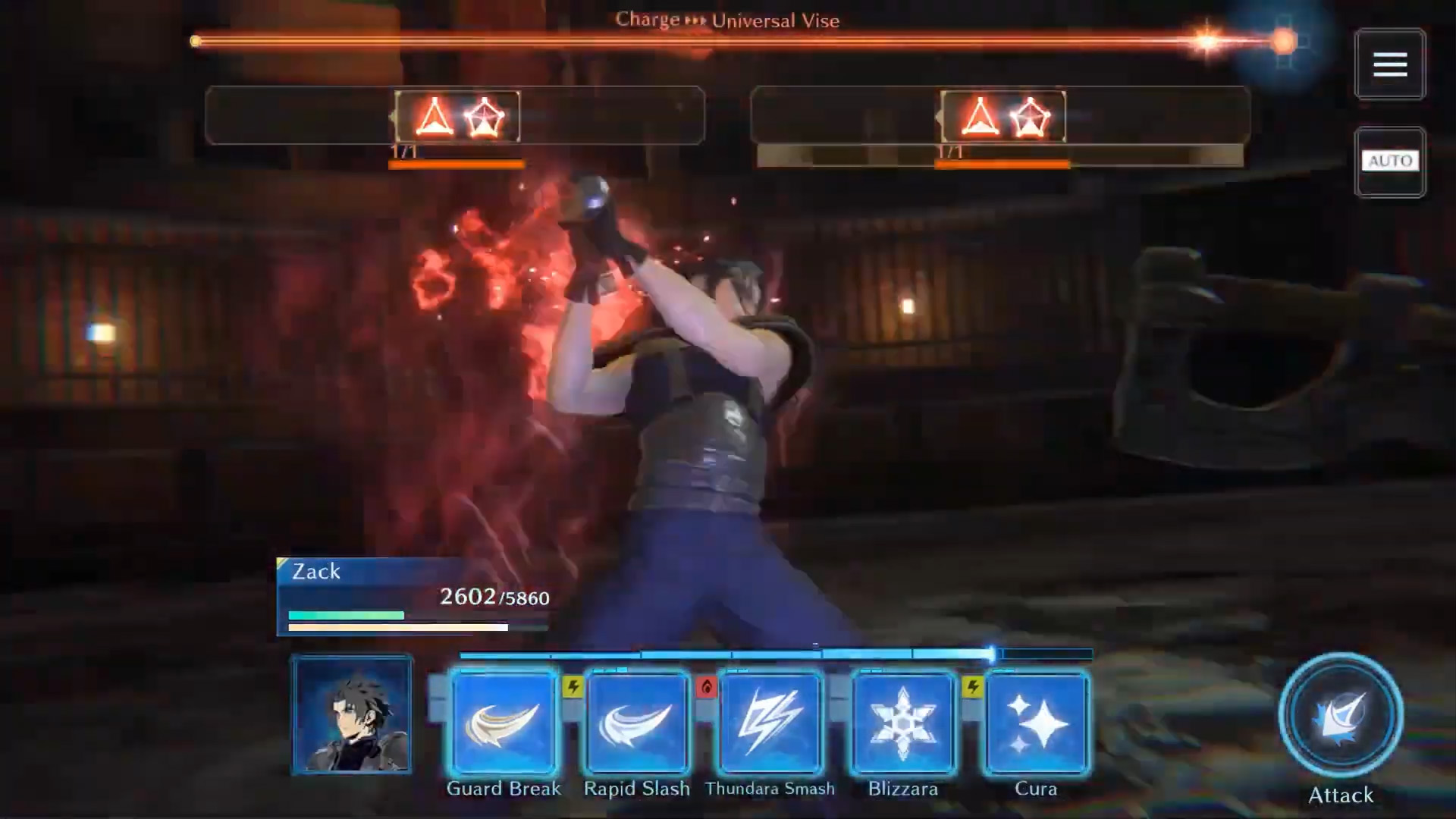Viewport: 1456px width, 819px height.
Task: Use the Rapid Slash ability
Action: click(636, 723)
